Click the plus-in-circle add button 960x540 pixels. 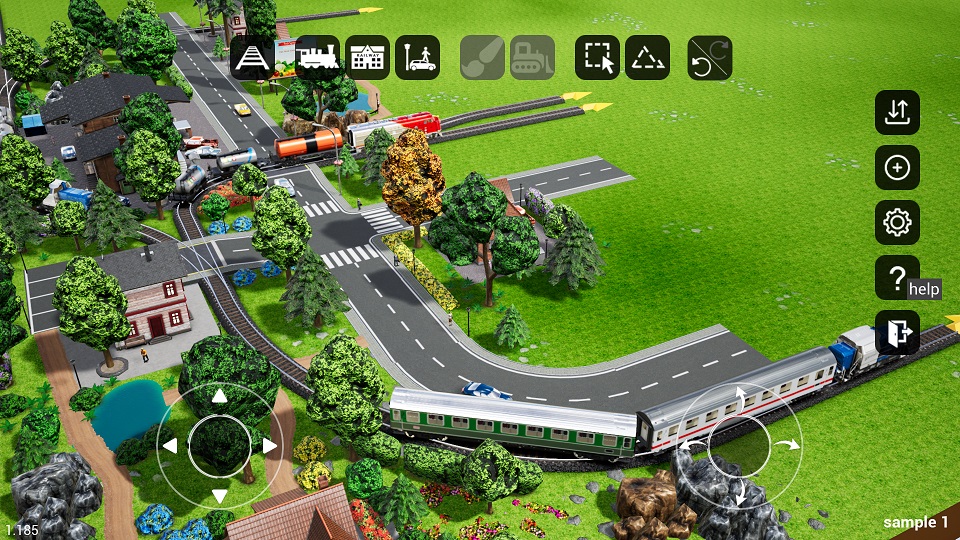click(x=897, y=168)
